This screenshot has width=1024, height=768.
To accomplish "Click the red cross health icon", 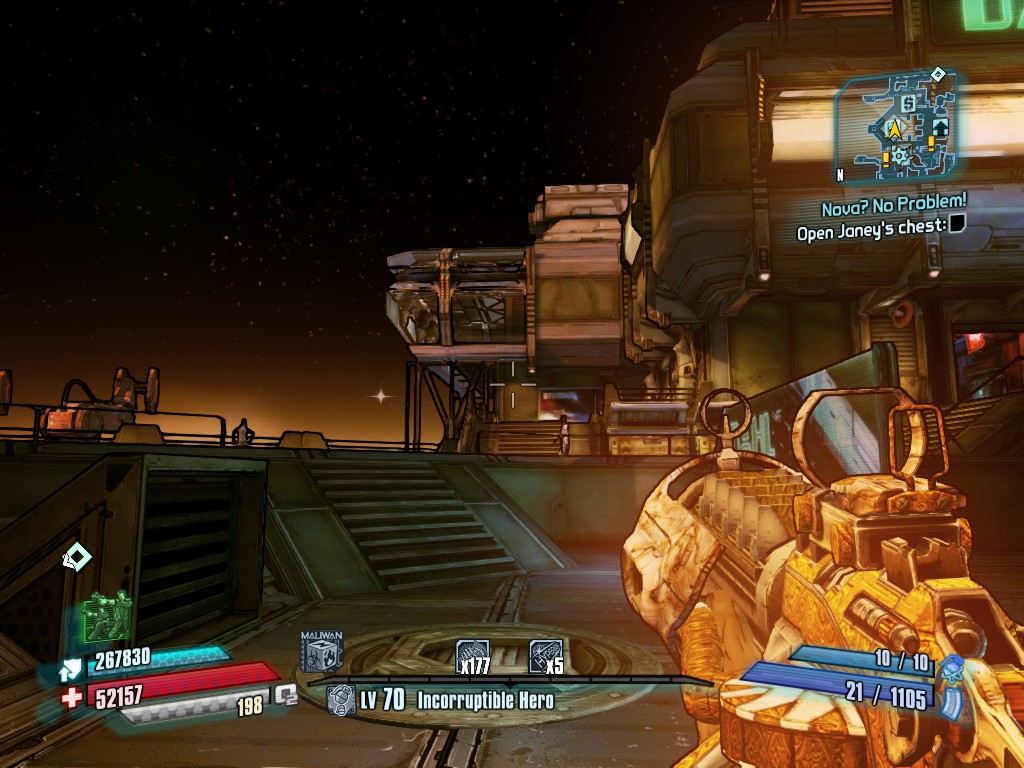I will point(71,697).
